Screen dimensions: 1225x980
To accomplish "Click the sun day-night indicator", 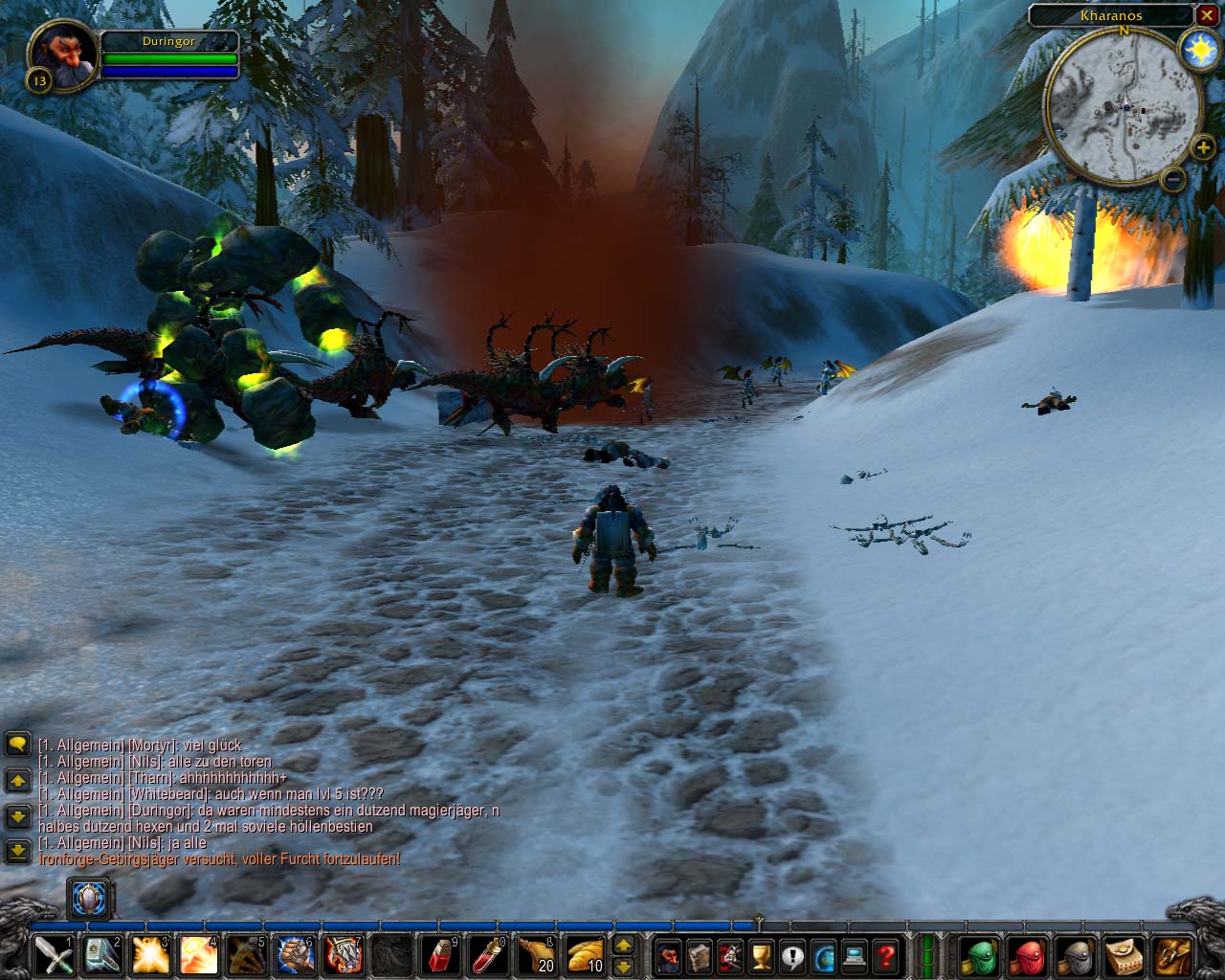I will (1199, 49).
